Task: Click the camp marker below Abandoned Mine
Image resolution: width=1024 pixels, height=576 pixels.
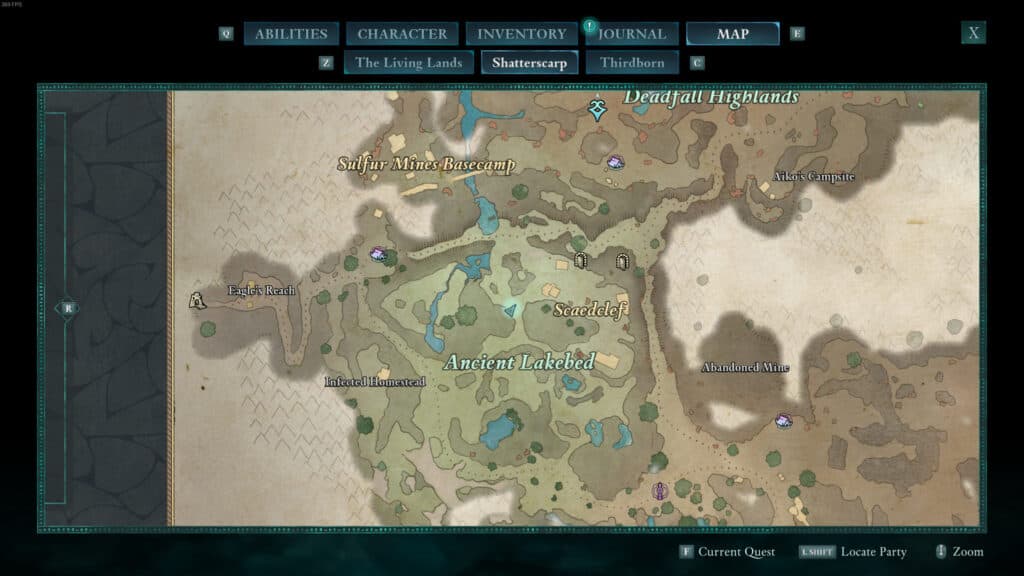Action: pyautogui.click(x=784, y=421)
